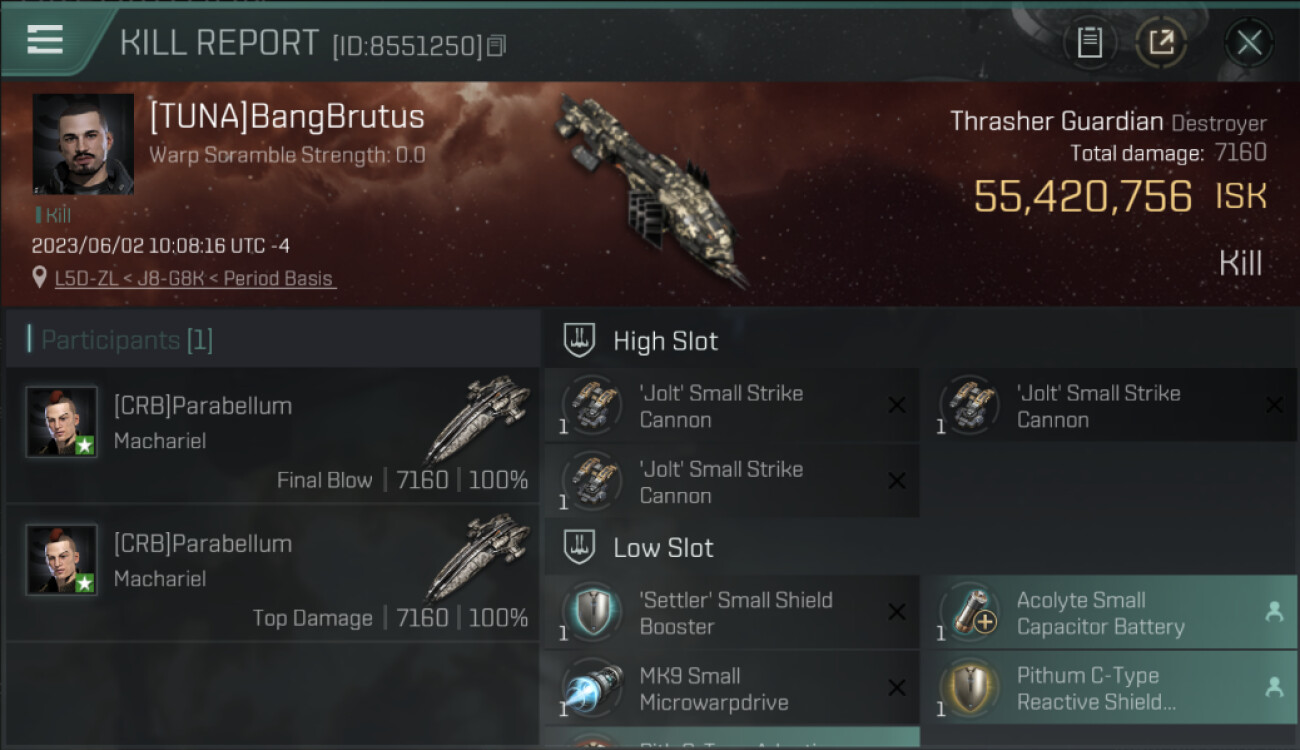Select the Top Damage participant row
Viewport: 1300px width, 750px height.
pyautogui.click(x=272, y=573)
